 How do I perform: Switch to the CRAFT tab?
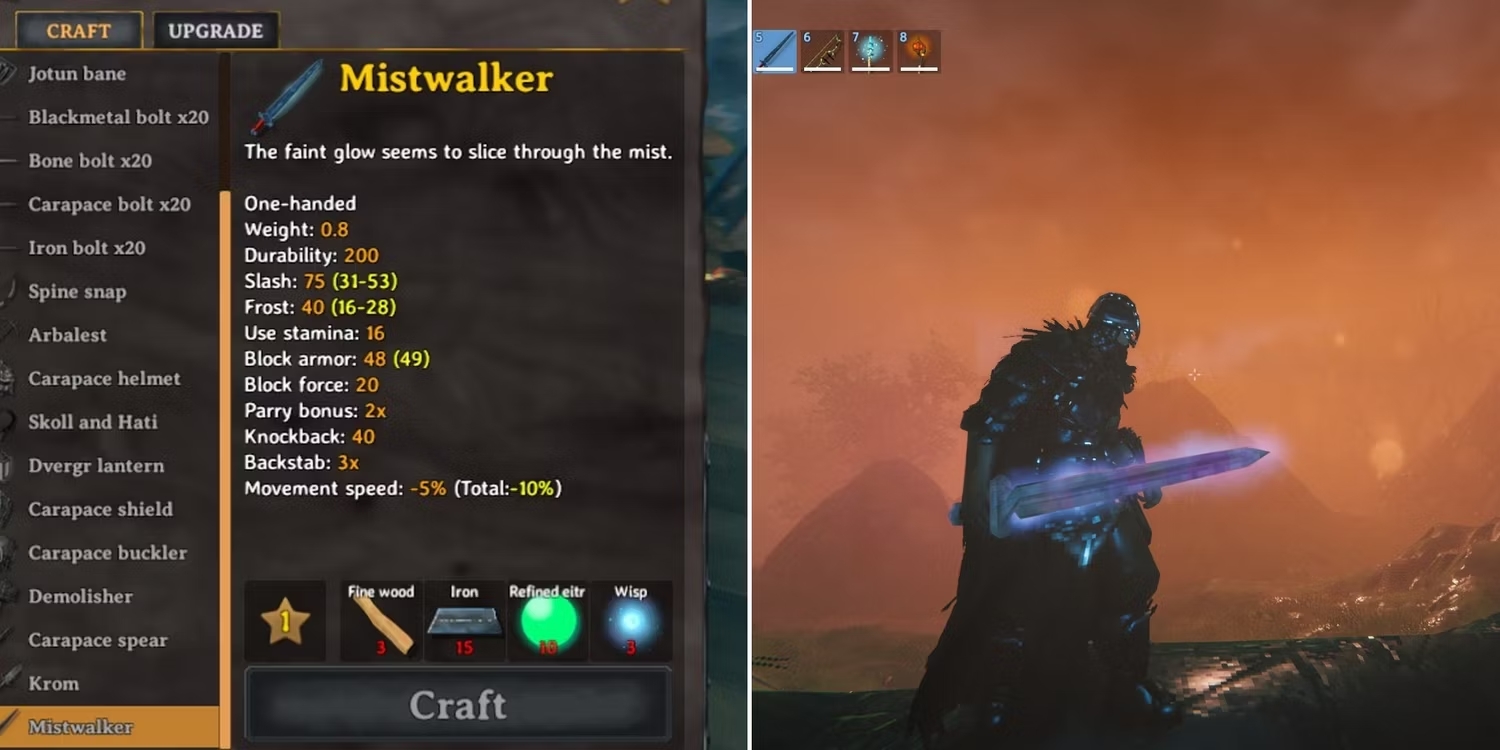[x=77, y=30]
